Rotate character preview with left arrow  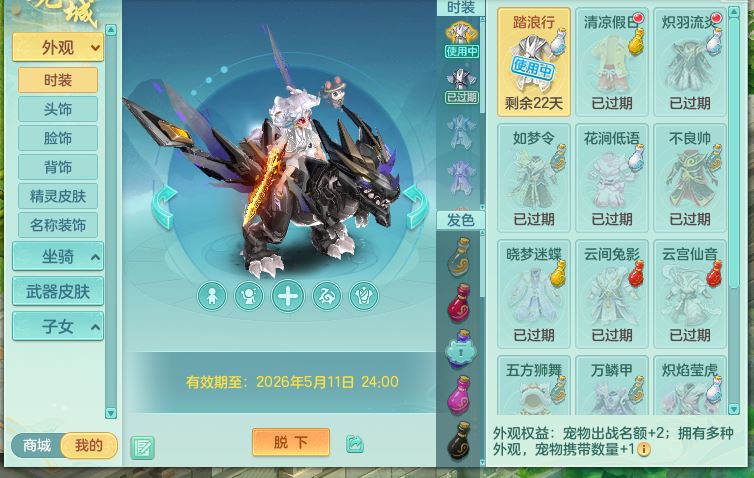(164, 207)
